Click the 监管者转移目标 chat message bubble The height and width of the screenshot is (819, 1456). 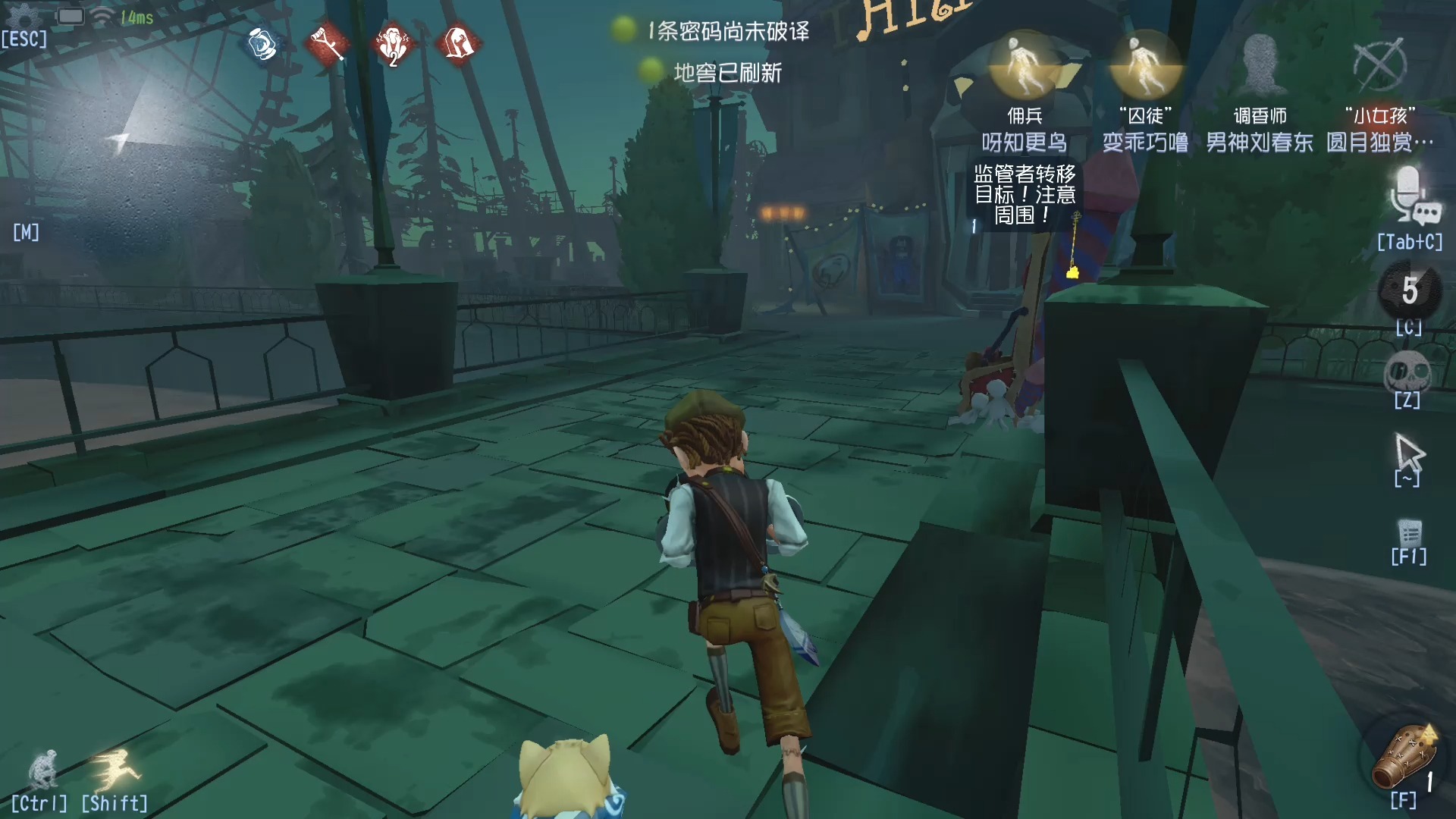click(x=1025, y=192)
